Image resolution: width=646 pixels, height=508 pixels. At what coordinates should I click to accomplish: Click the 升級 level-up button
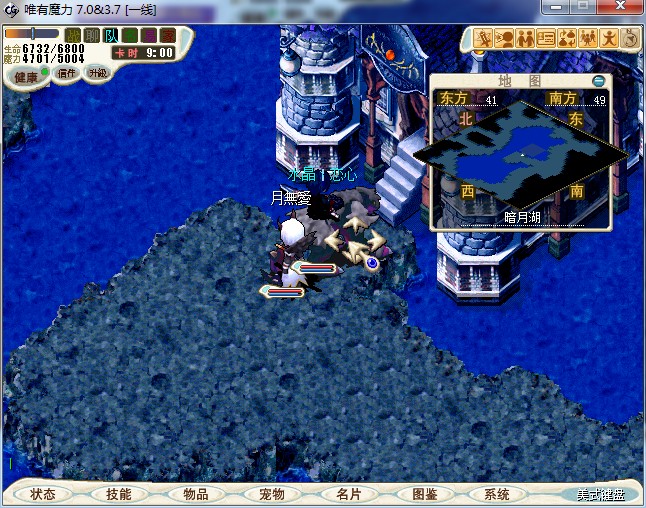97,73
